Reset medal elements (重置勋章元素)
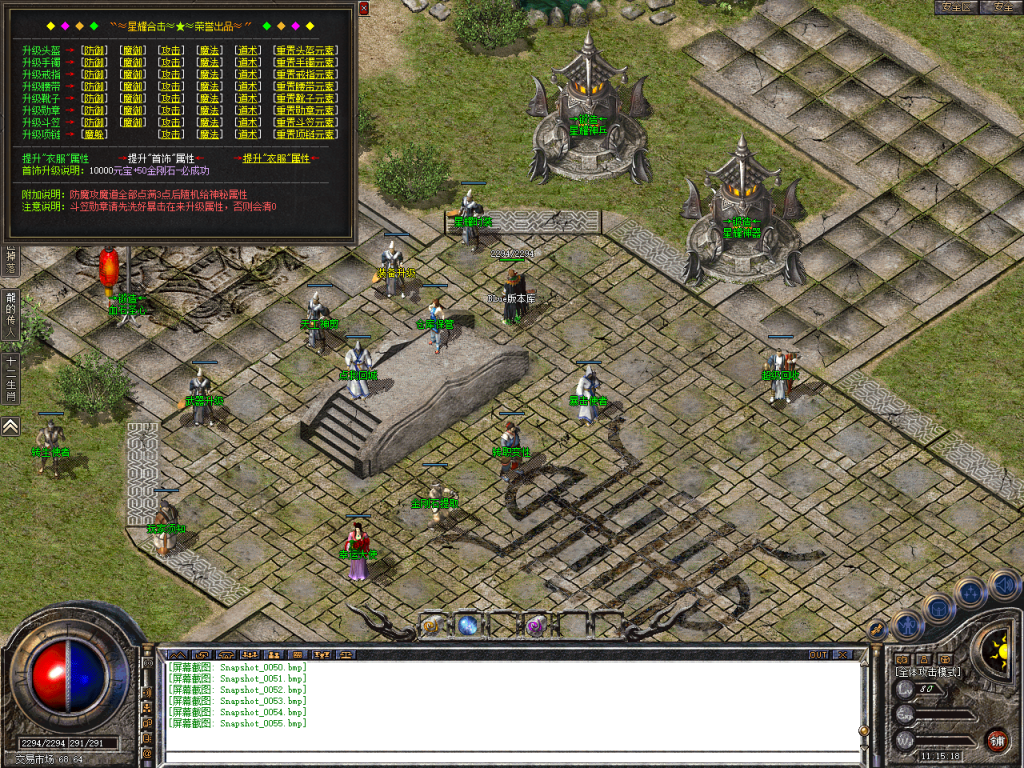The height and width of the screenshot is (768, 1024). point(305,110)
